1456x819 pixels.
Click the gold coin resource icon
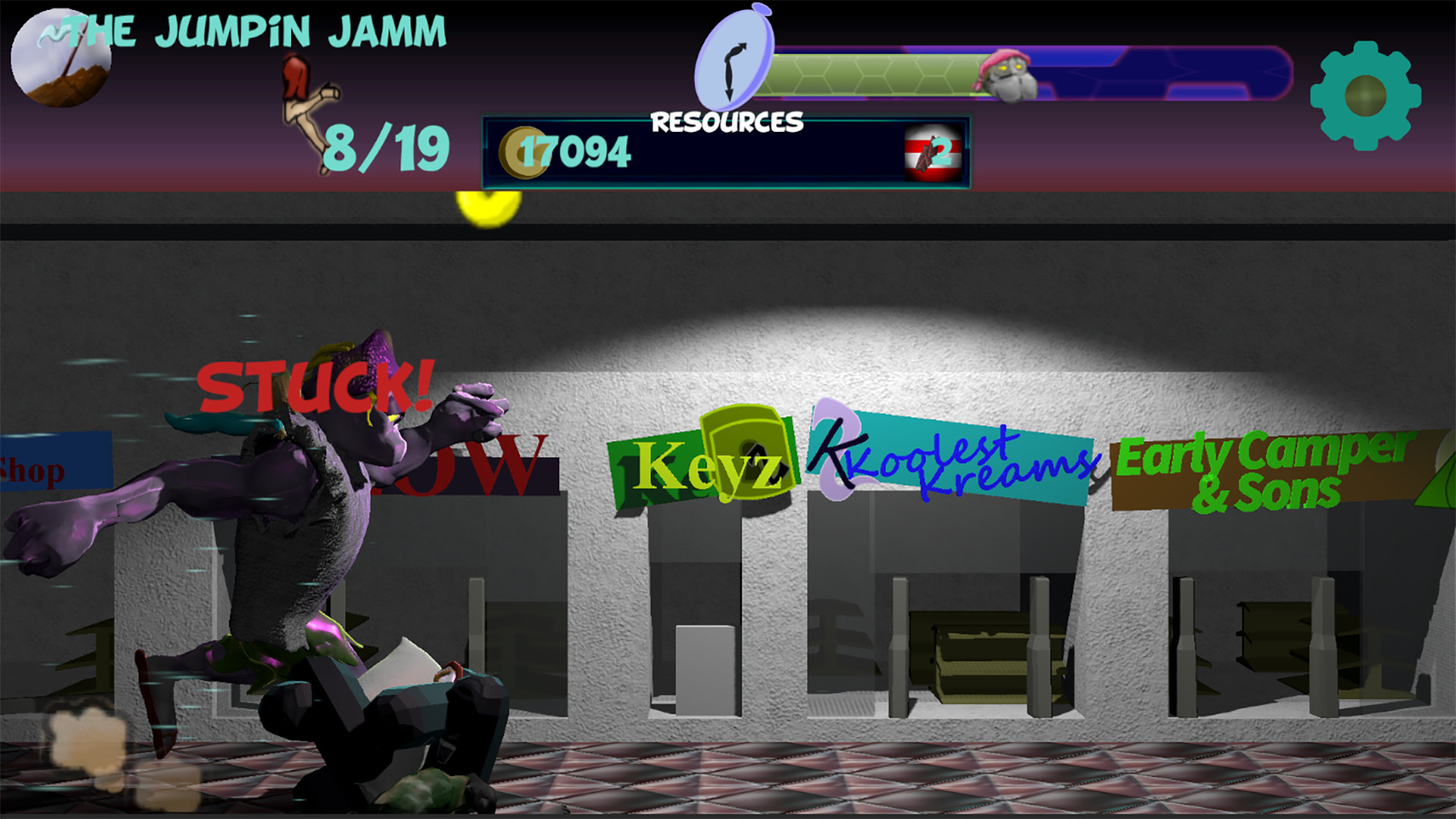522,152
